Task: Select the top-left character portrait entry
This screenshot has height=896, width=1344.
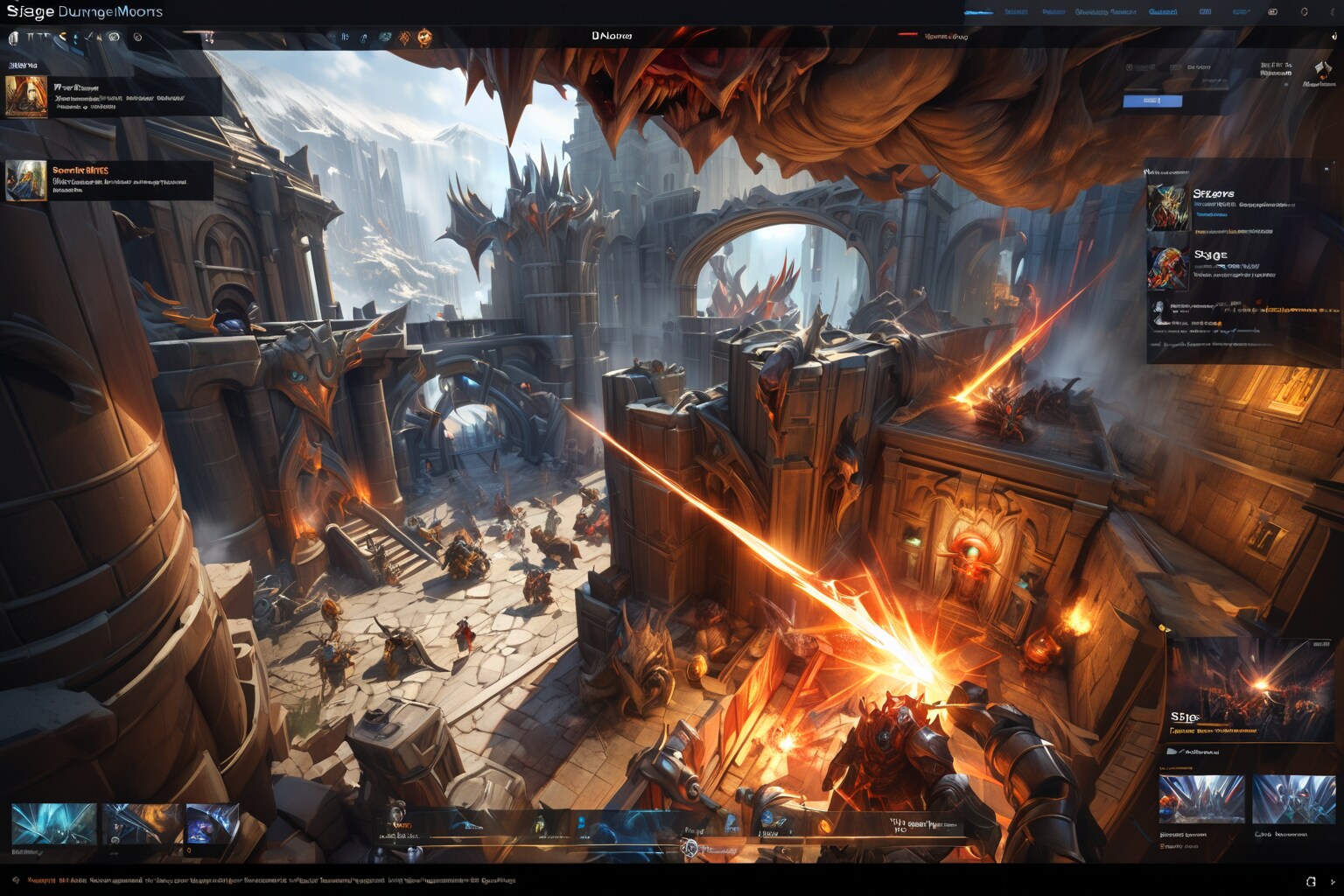Action: click(x=26, y=96)
